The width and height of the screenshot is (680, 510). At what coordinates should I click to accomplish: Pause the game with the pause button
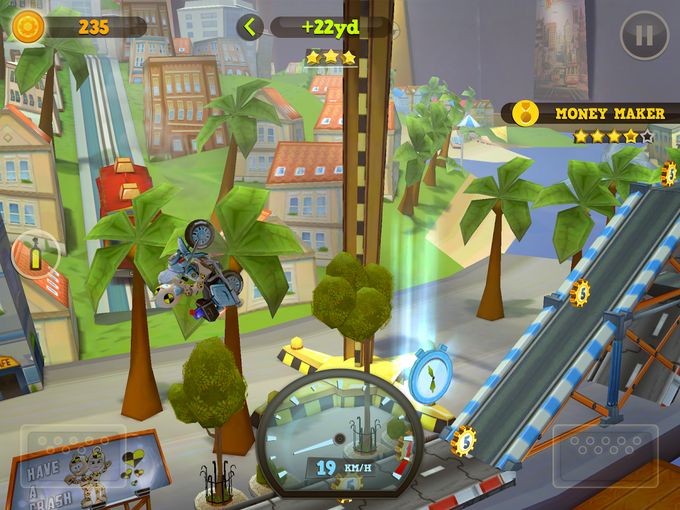pyautogui.click(x=644, y=35)
